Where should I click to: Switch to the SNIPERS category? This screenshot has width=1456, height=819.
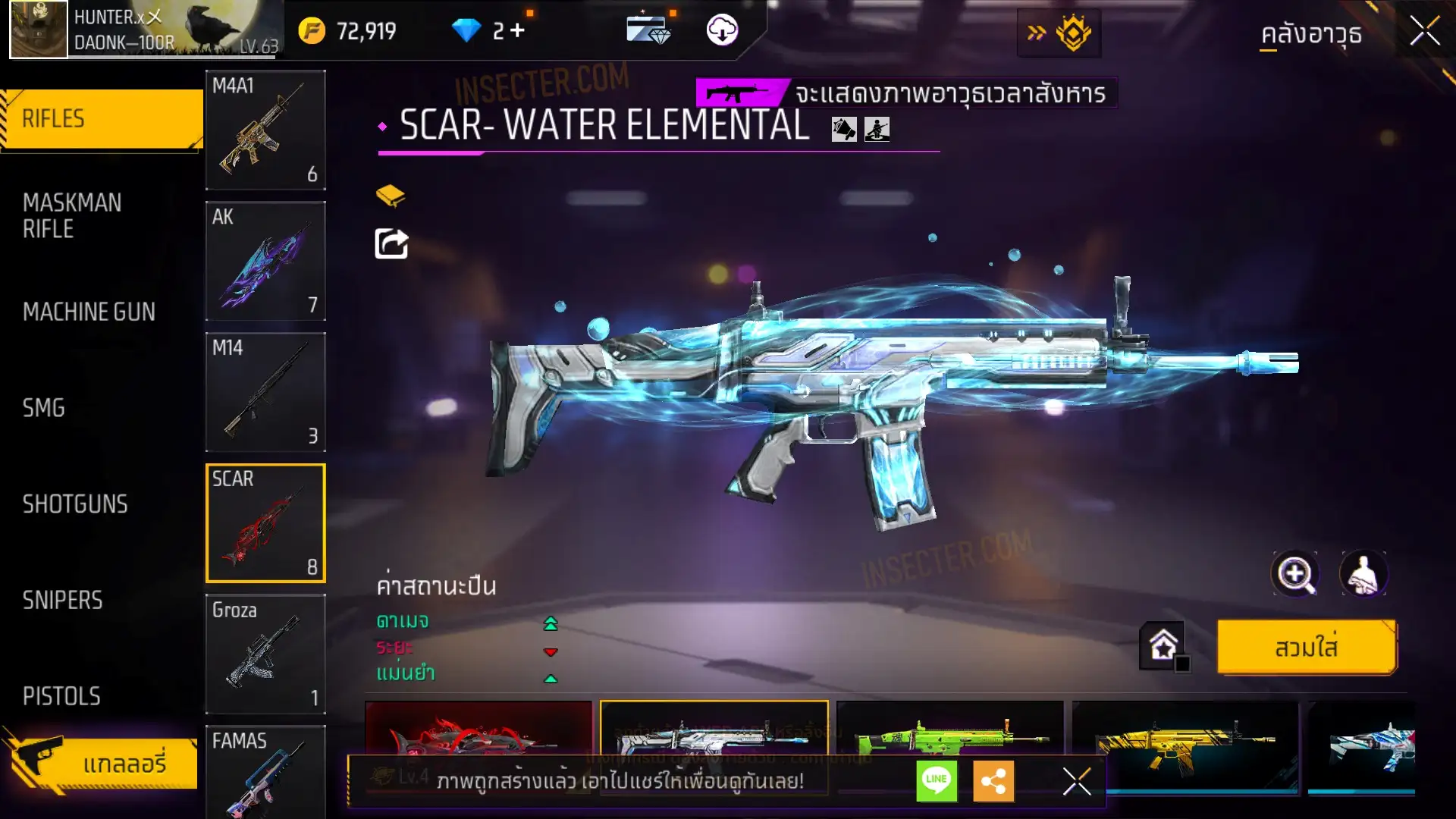click(62, 601)
